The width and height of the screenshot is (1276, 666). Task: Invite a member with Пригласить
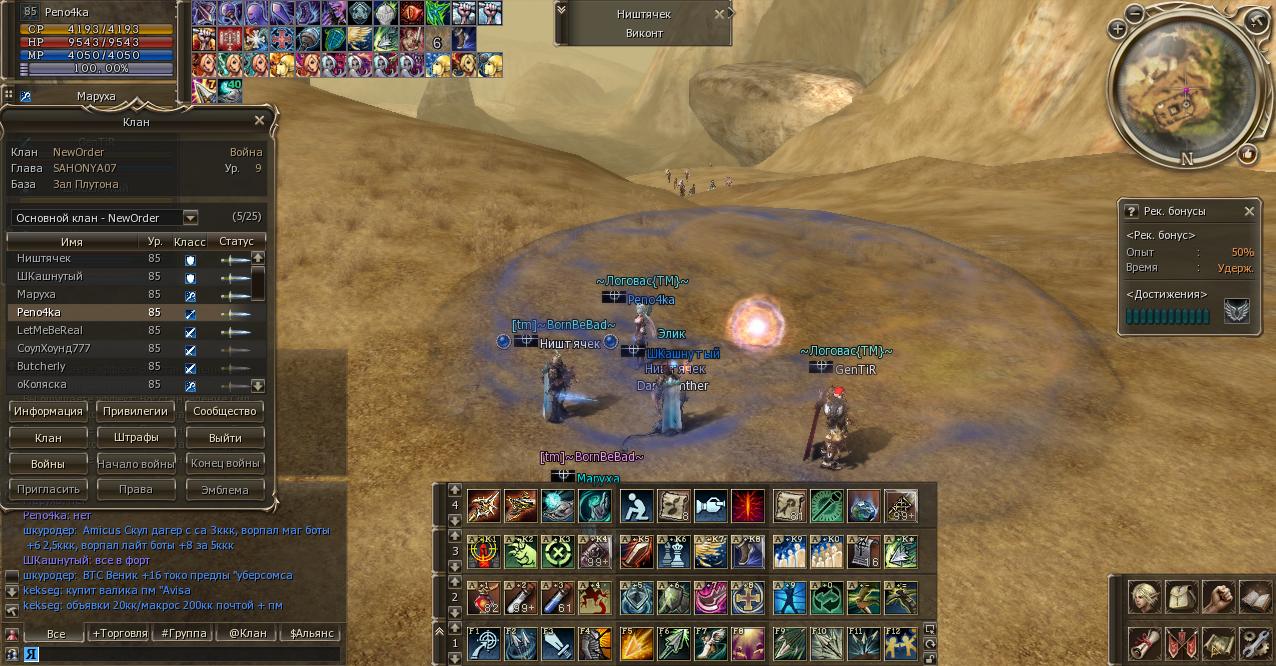48,490
